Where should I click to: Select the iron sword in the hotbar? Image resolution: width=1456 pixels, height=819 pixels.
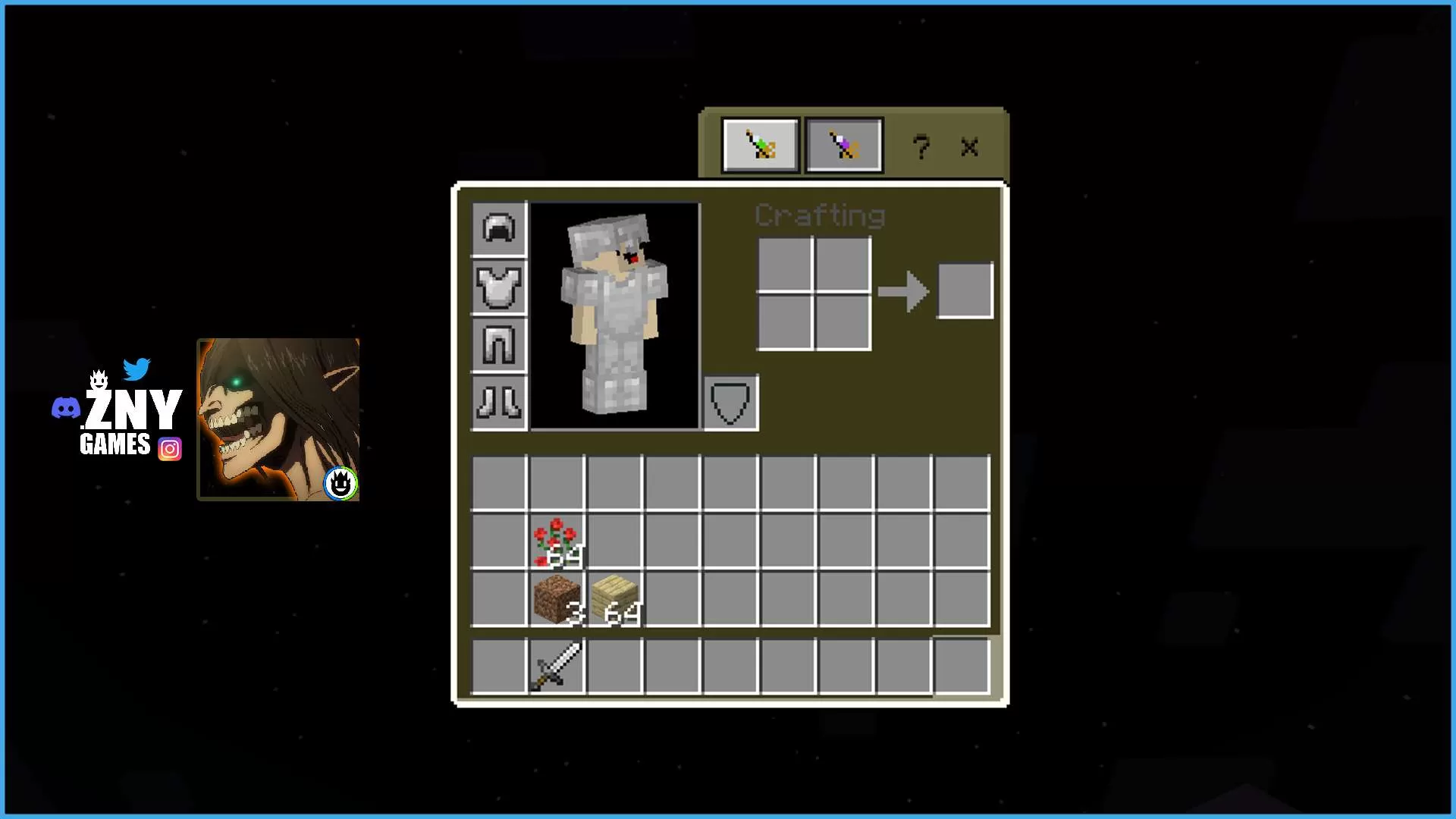(556, 665)
